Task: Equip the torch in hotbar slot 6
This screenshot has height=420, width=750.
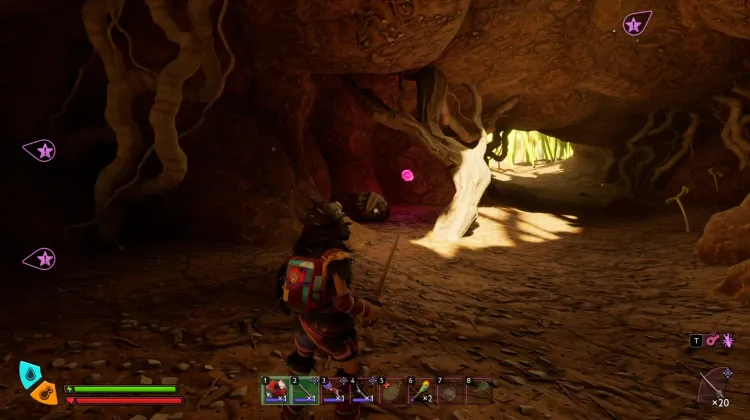Action: point(421,391)
